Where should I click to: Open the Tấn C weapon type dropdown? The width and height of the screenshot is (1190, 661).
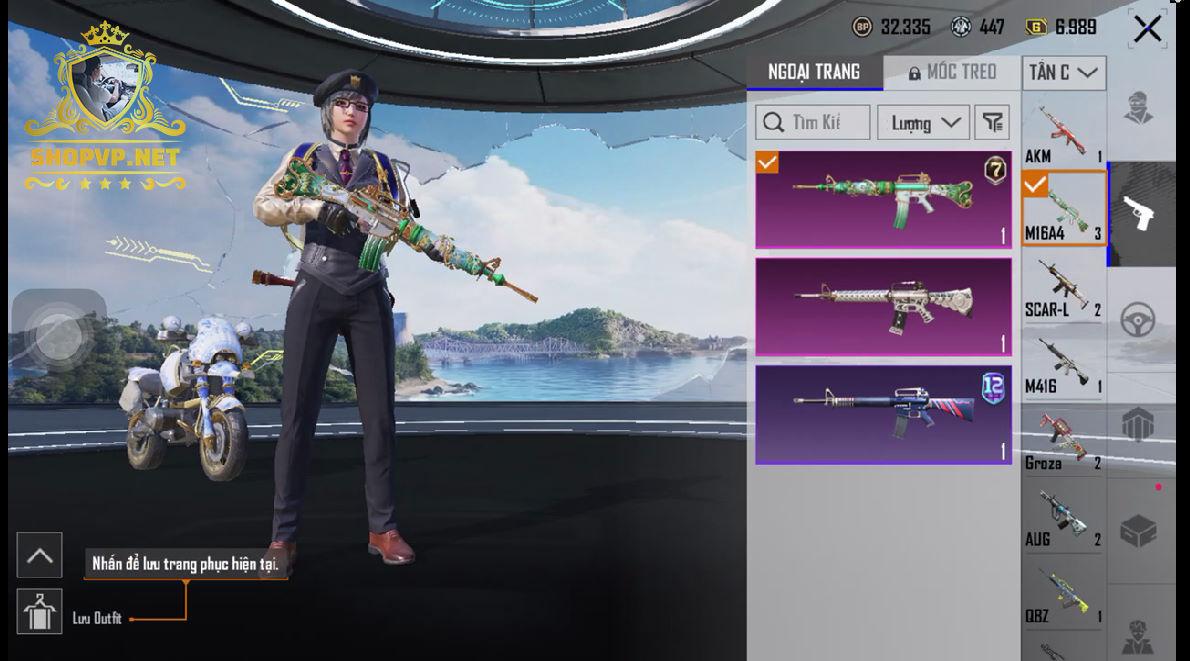1063,72
